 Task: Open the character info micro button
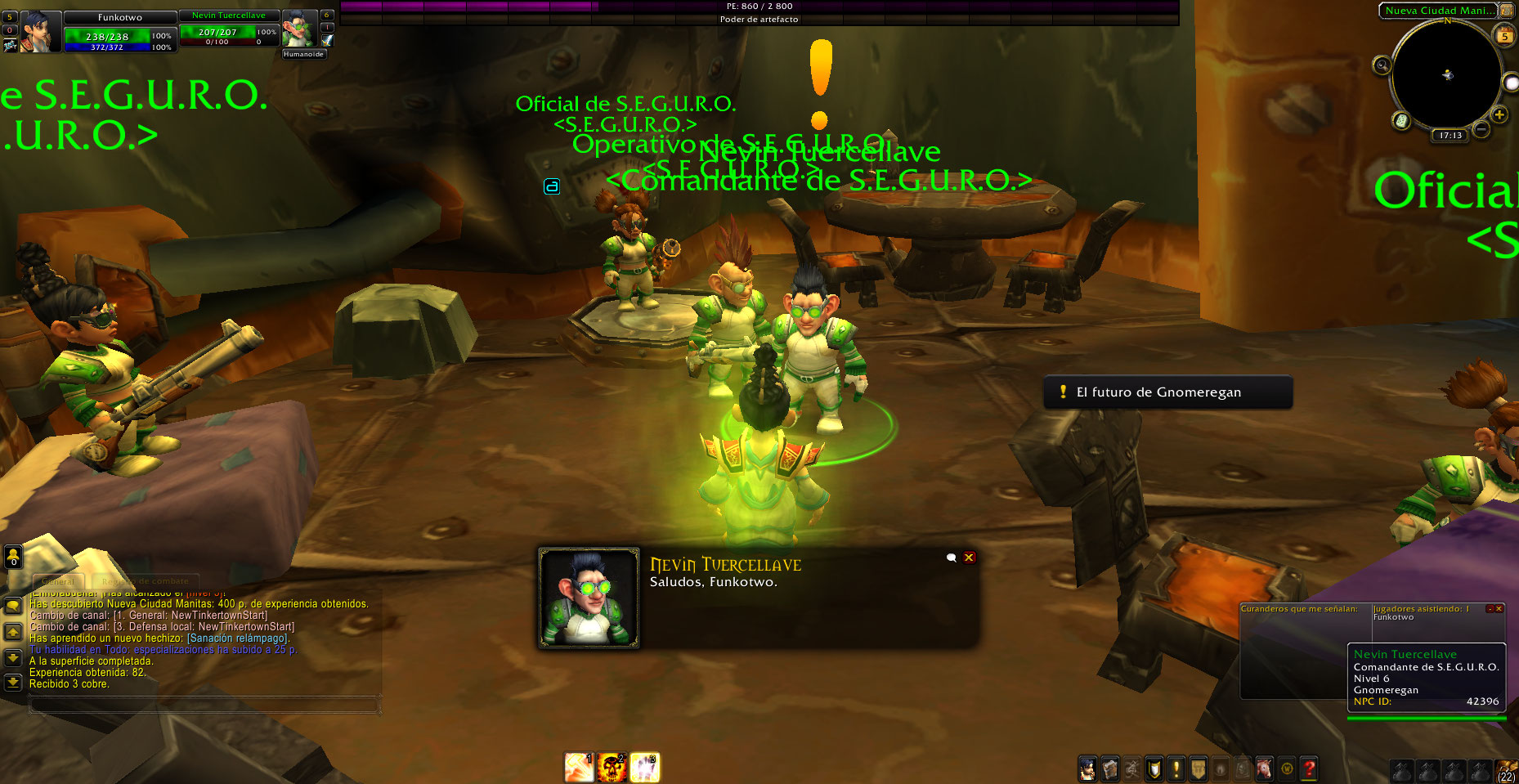click(x=1087, y=768)
